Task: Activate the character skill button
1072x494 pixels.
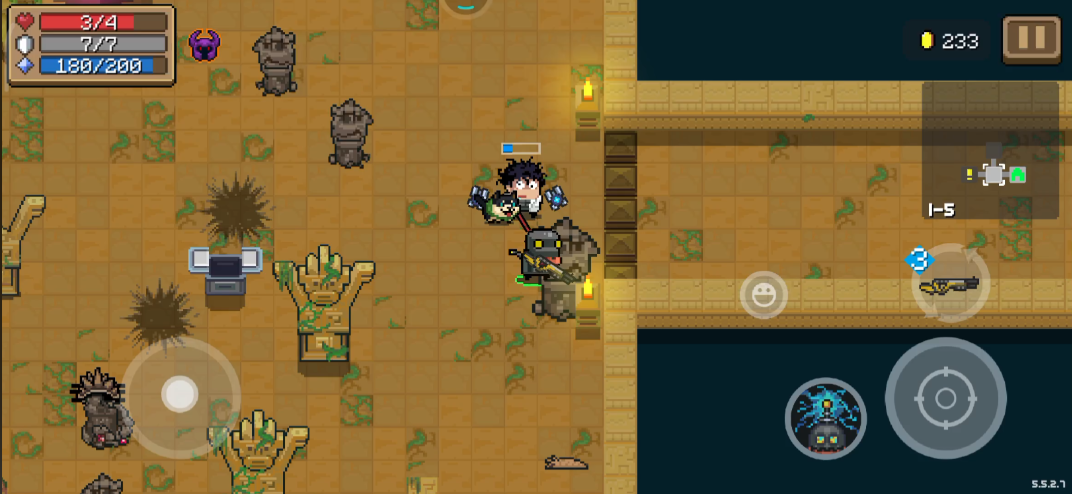Action: 825,418
